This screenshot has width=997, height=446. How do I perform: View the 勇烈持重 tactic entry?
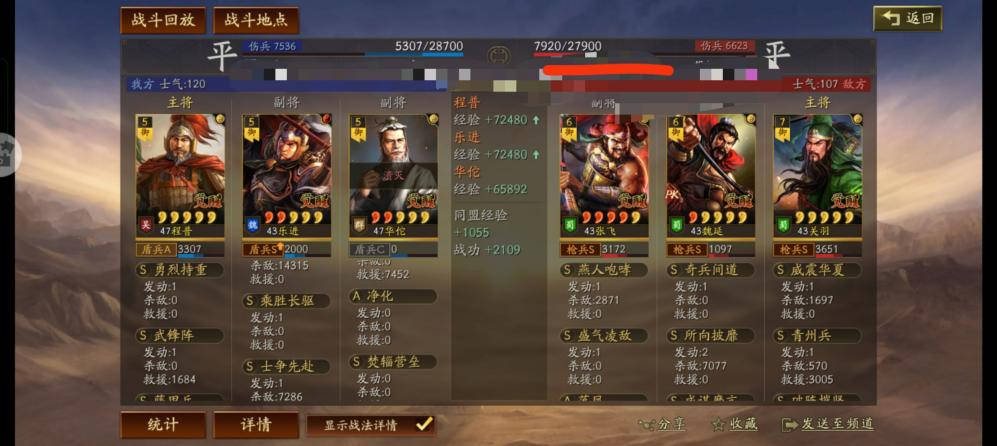coord(180,270)
